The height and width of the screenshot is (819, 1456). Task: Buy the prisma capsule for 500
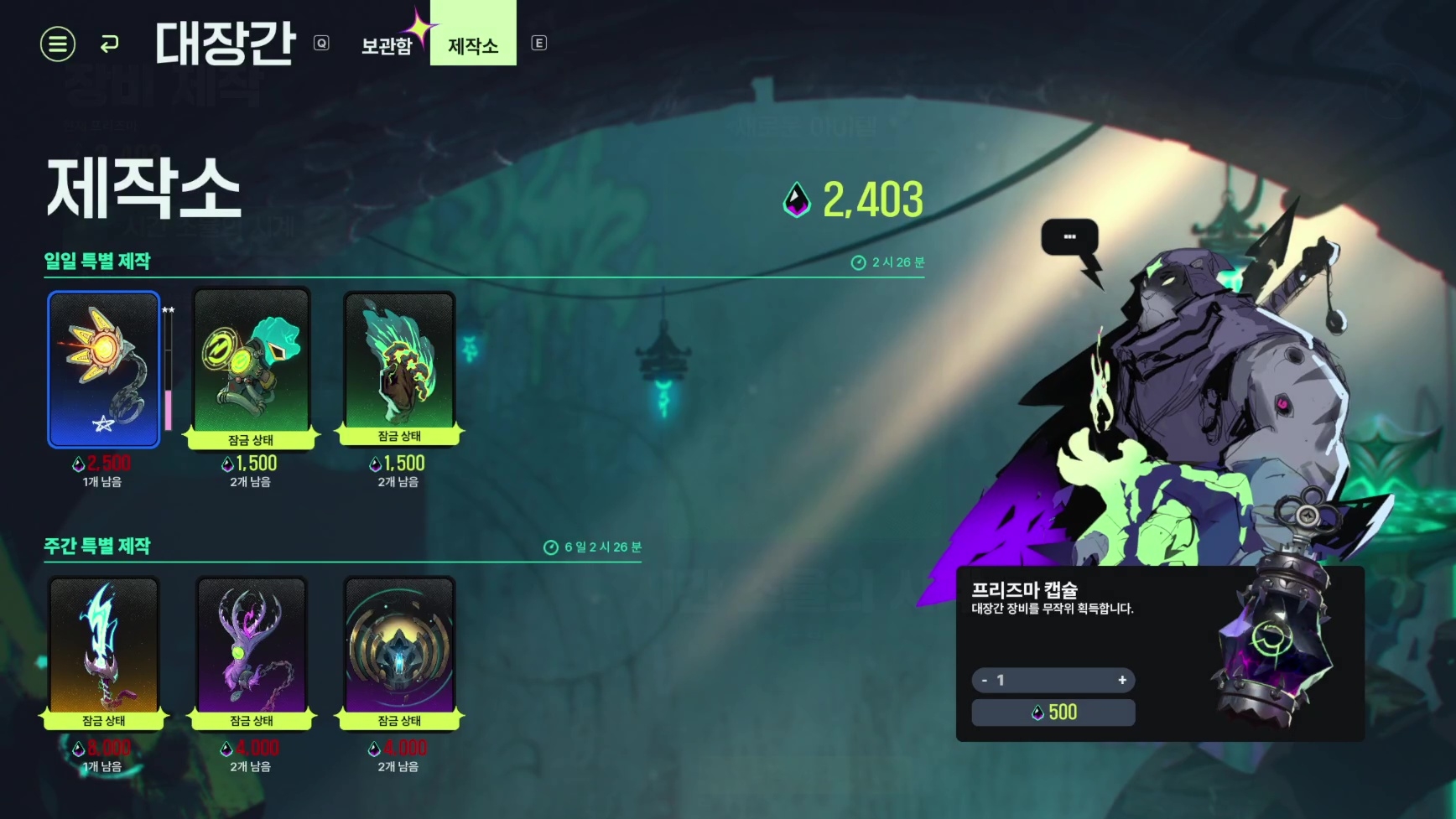(1053, 713)
